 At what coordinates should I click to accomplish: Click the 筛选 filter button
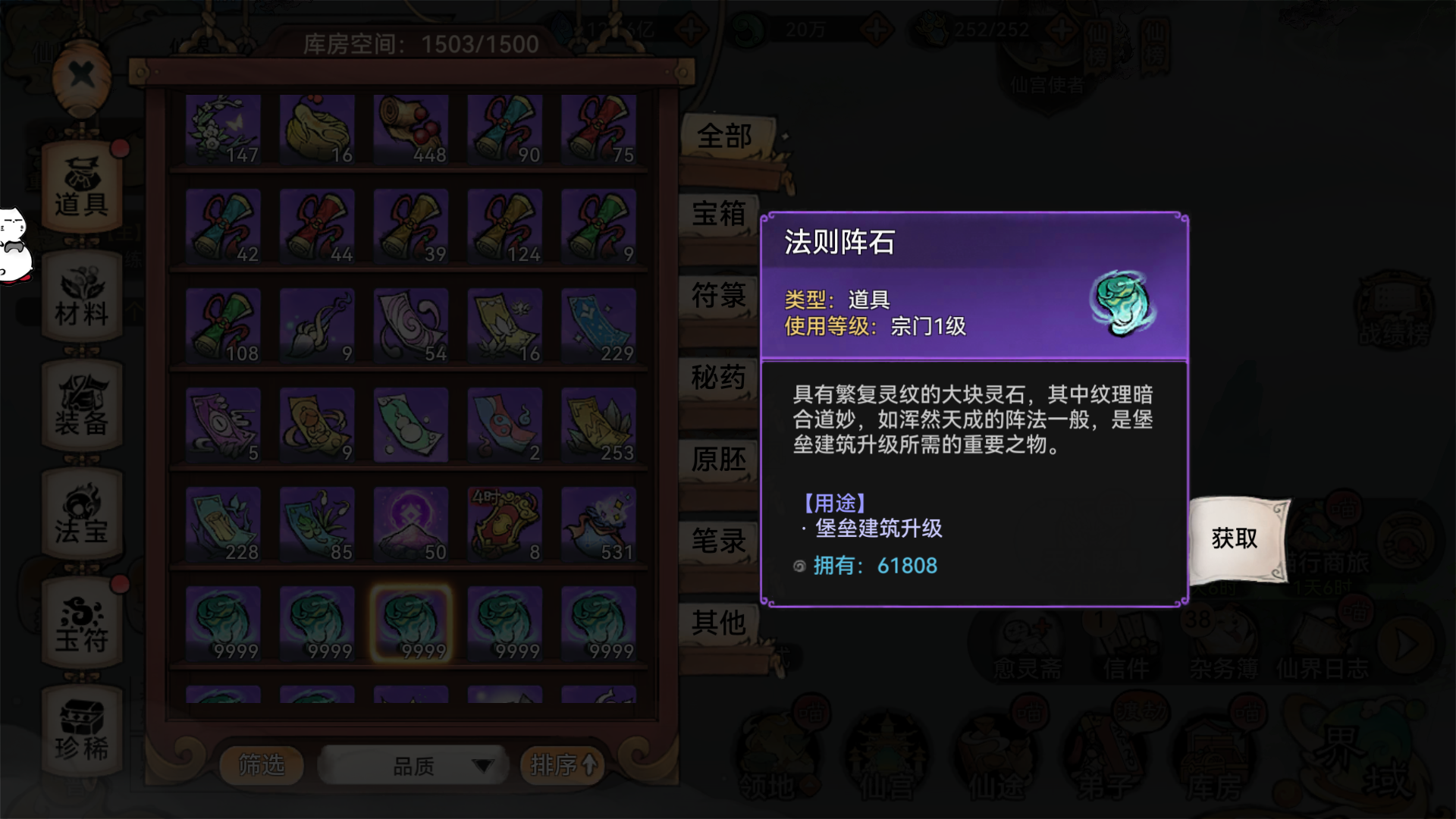[262, 765]
